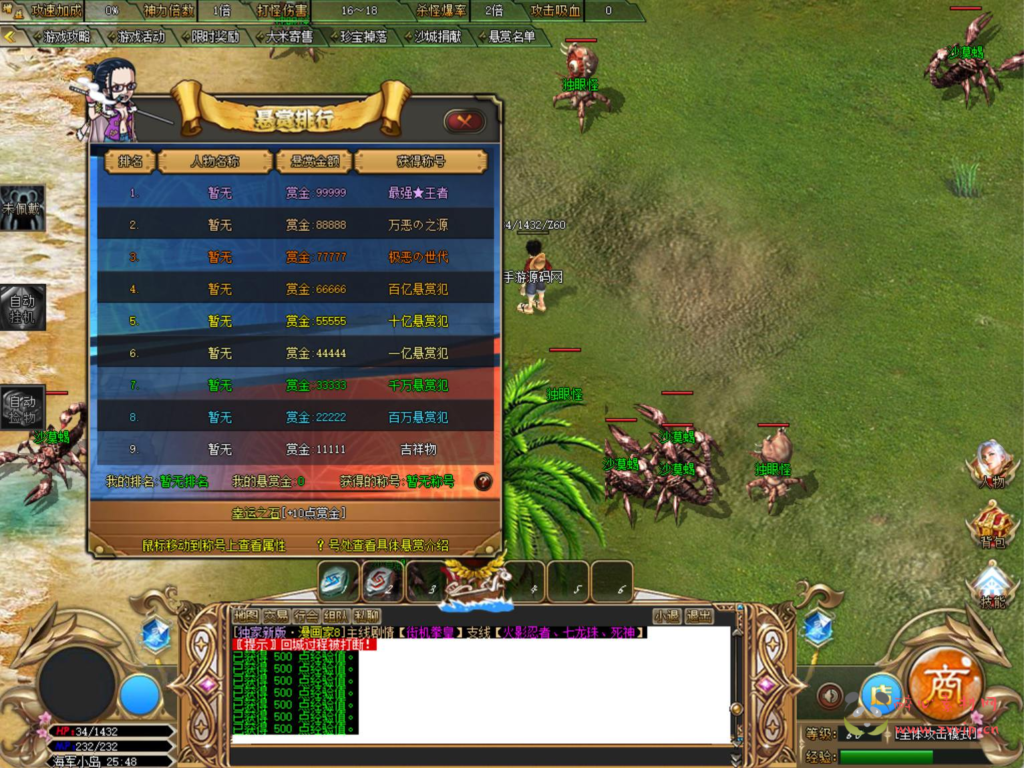
Task: Open the 珍宝掉落 treasure drops menu
Action: [x=362, y=36]
